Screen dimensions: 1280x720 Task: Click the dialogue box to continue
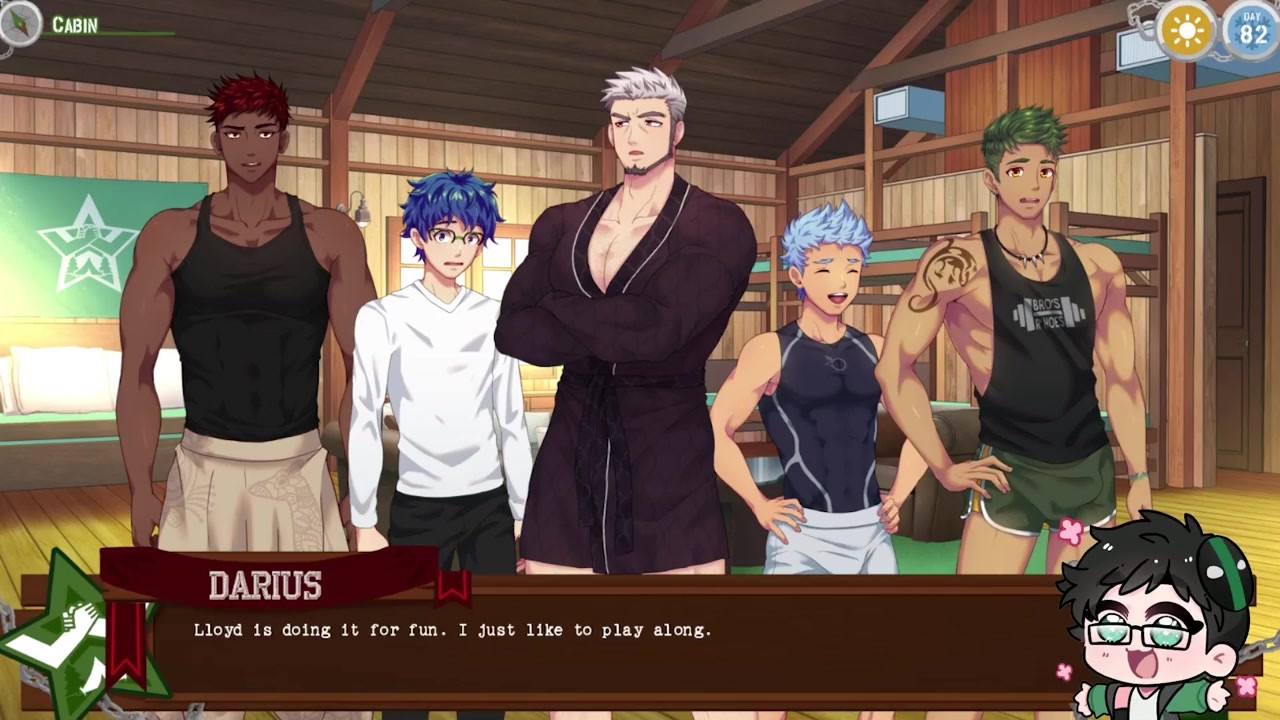point(600,645)
